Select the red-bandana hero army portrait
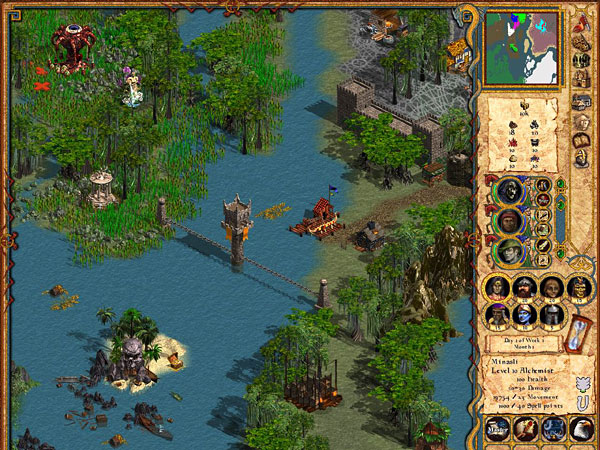The image size is (600, 450). (x=509, y=220)
